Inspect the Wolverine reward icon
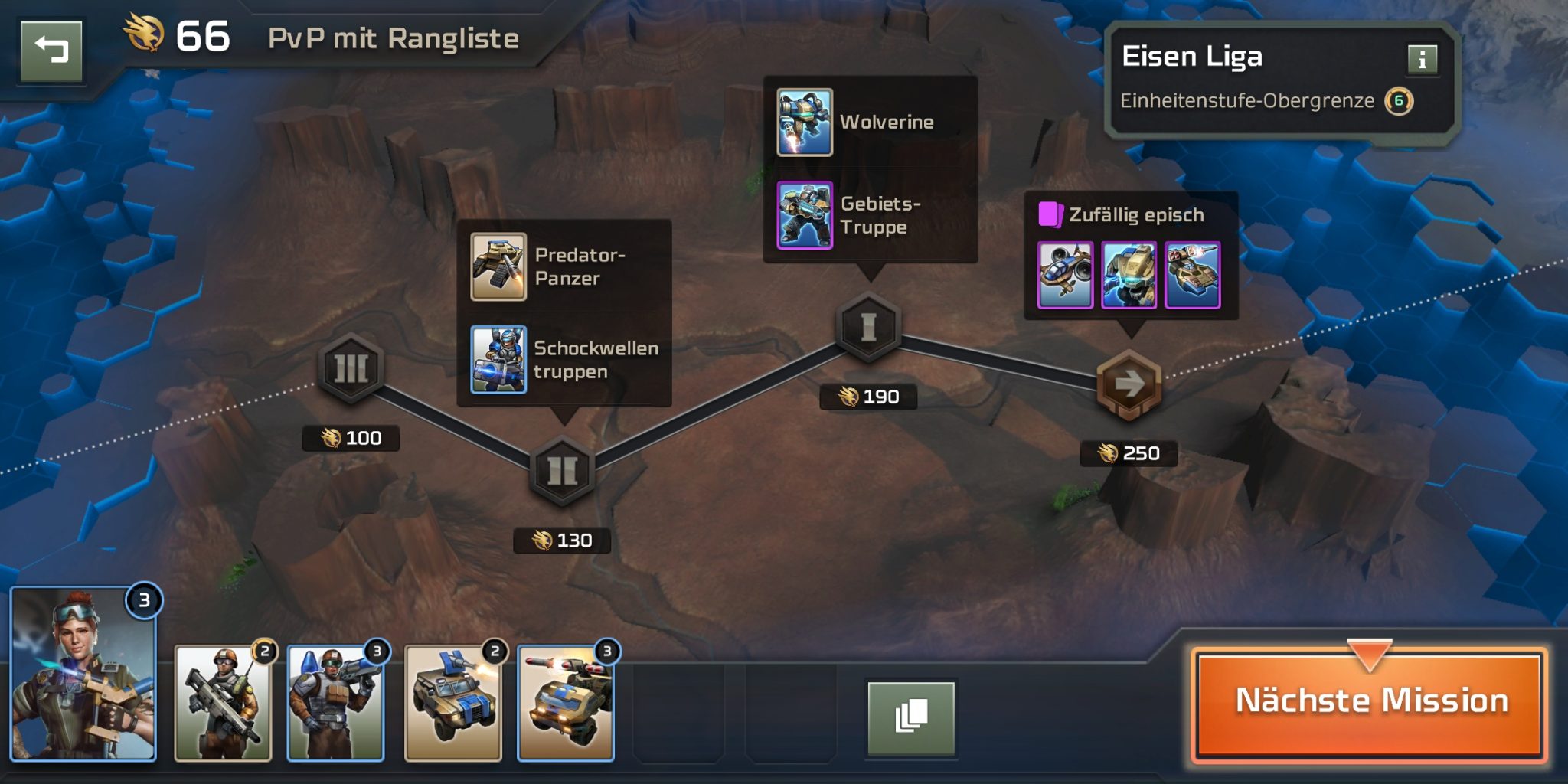The image size is (1568, 784). point(805,122)
